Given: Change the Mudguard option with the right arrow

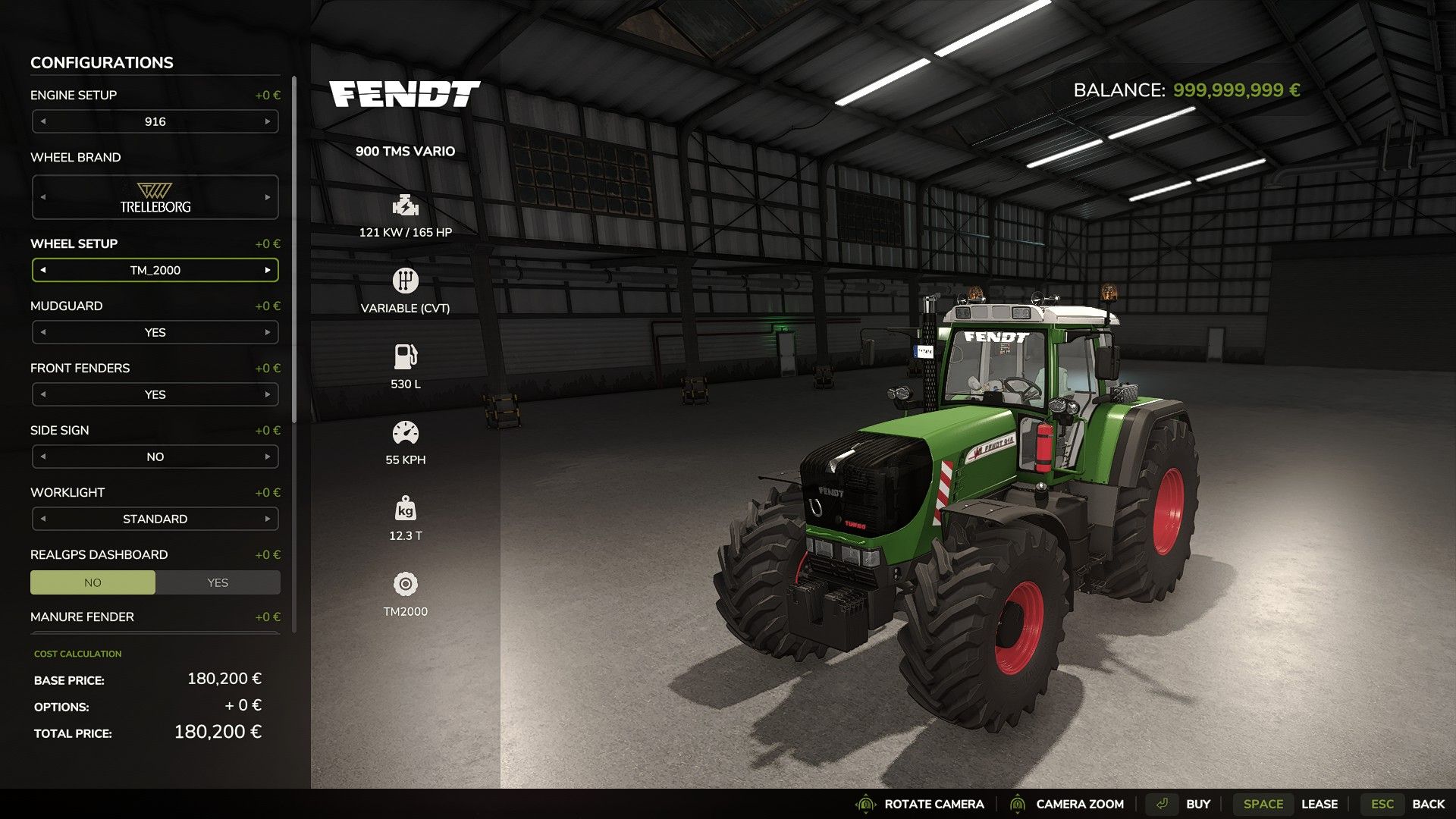Looking at the screenshot, I should (x=268, y=332).
